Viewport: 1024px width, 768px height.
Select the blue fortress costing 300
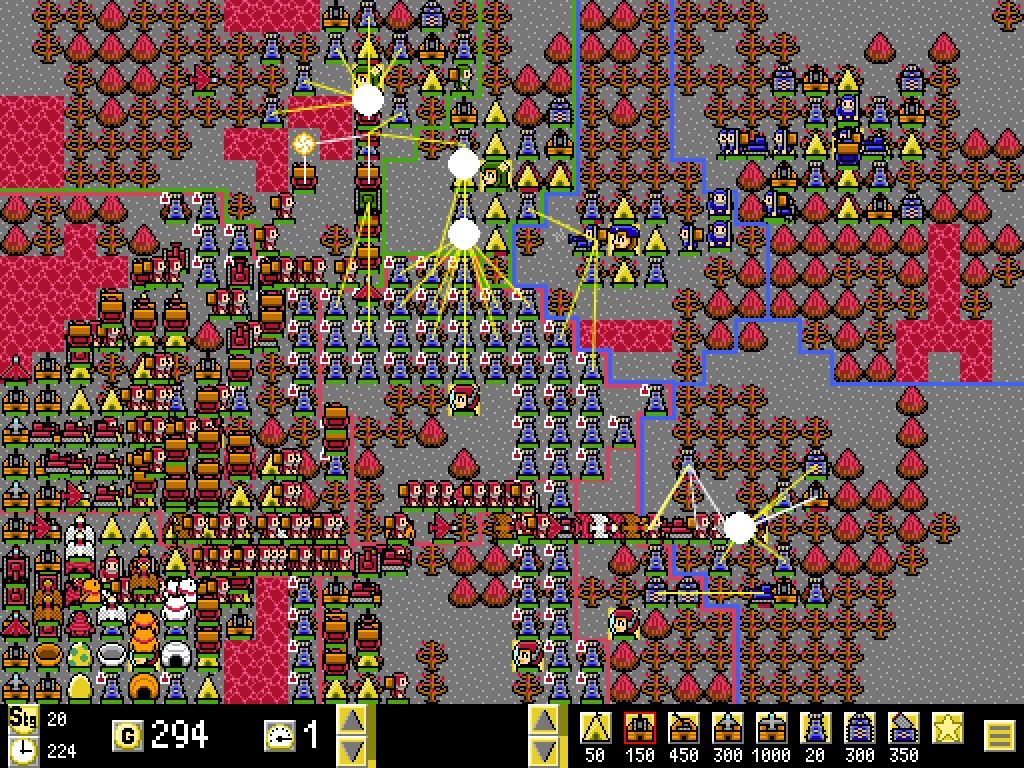860,728
